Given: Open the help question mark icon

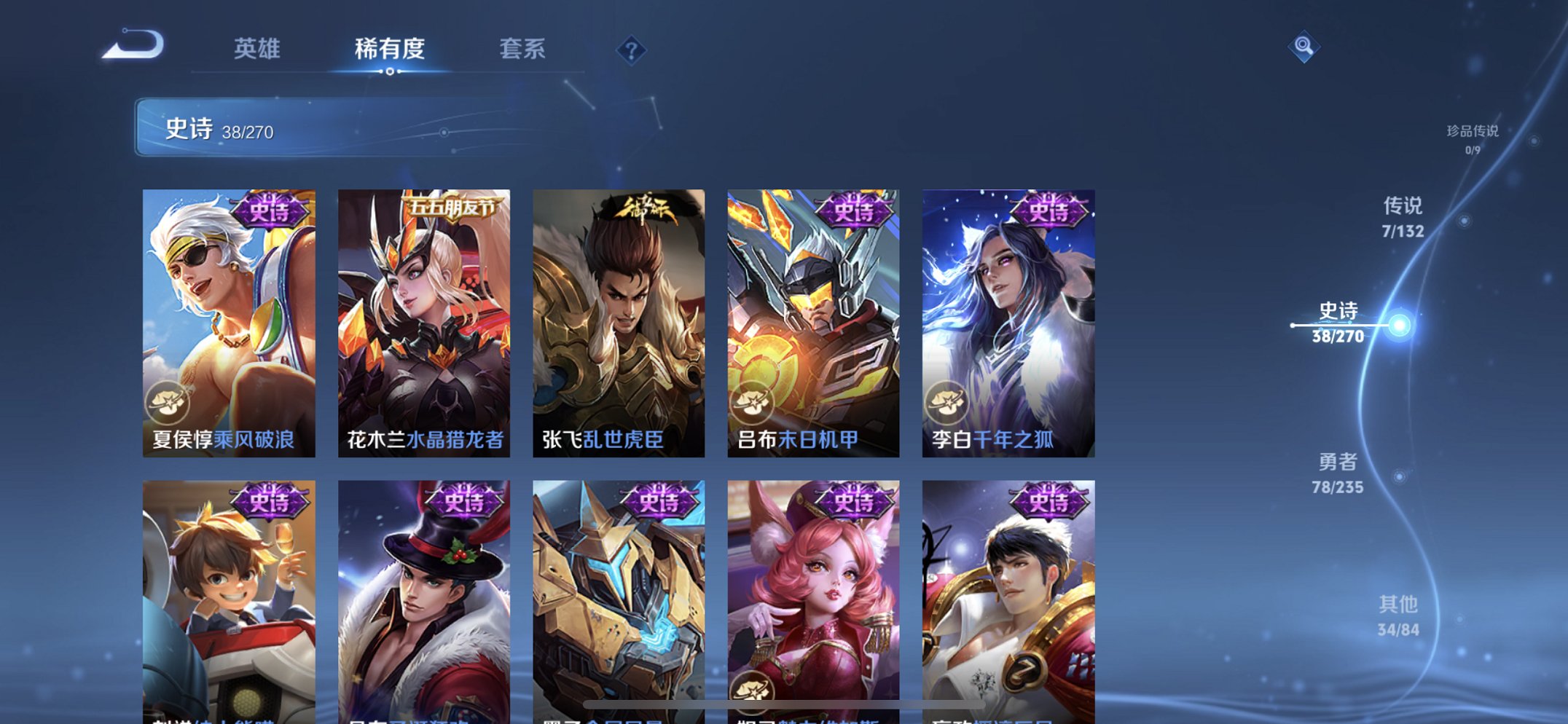Looking at the screenshot, I should tap(631, 50).
